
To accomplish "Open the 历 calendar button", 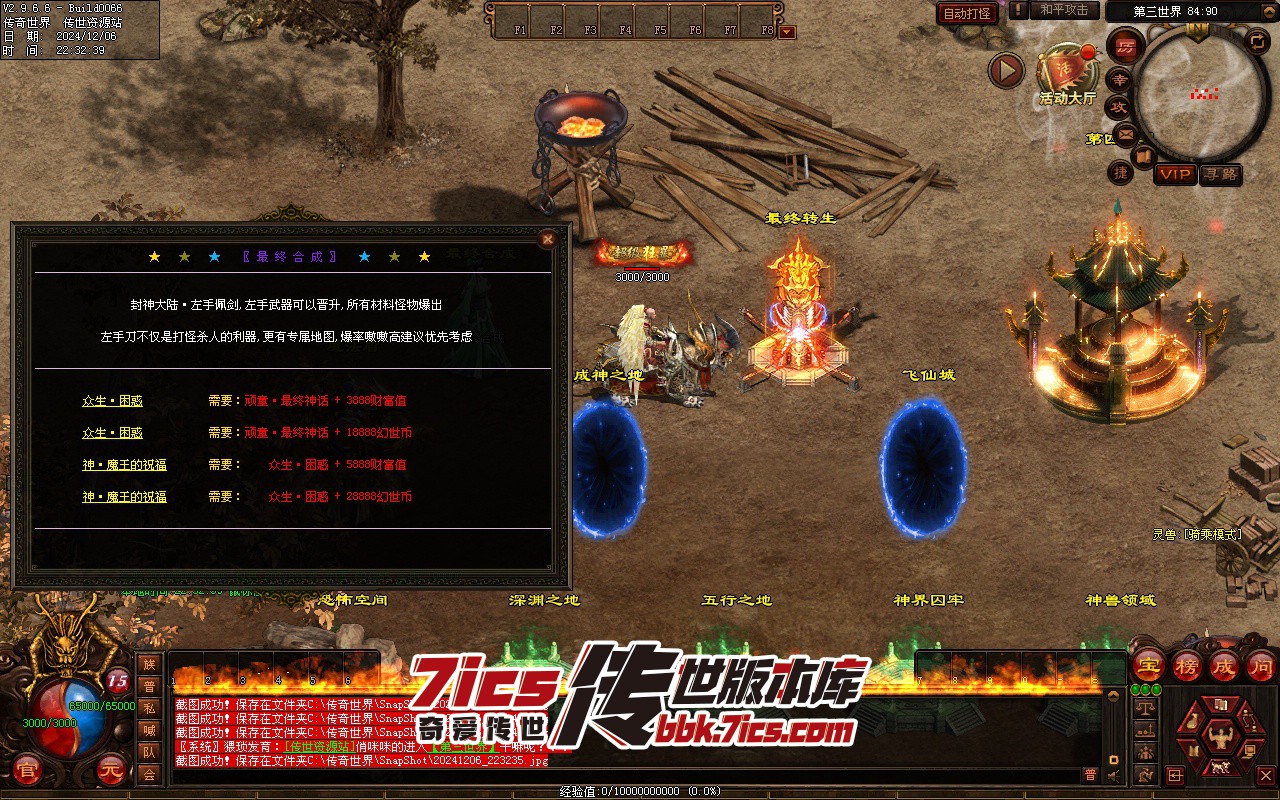I will [x=1125, y=46].
